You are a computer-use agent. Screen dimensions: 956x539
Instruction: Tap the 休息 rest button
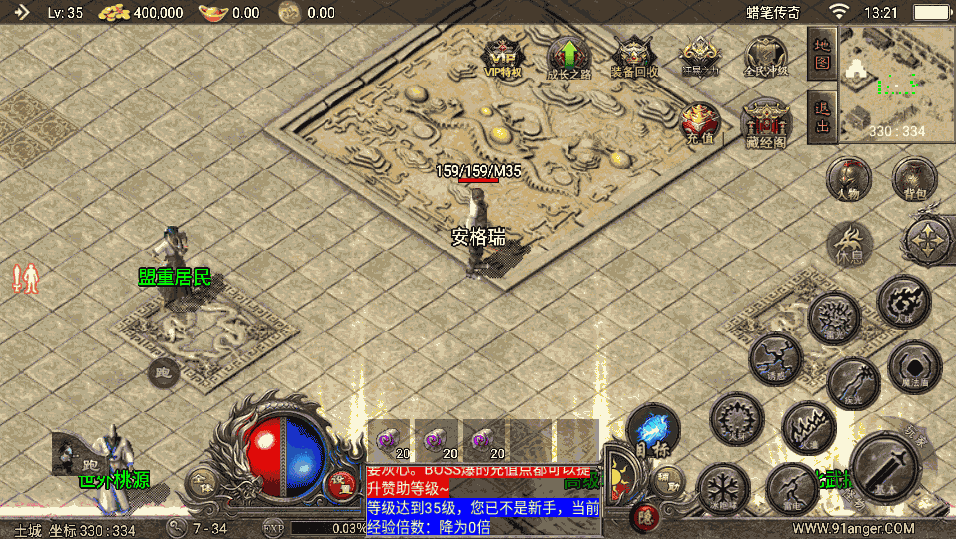tap(849, 245)
